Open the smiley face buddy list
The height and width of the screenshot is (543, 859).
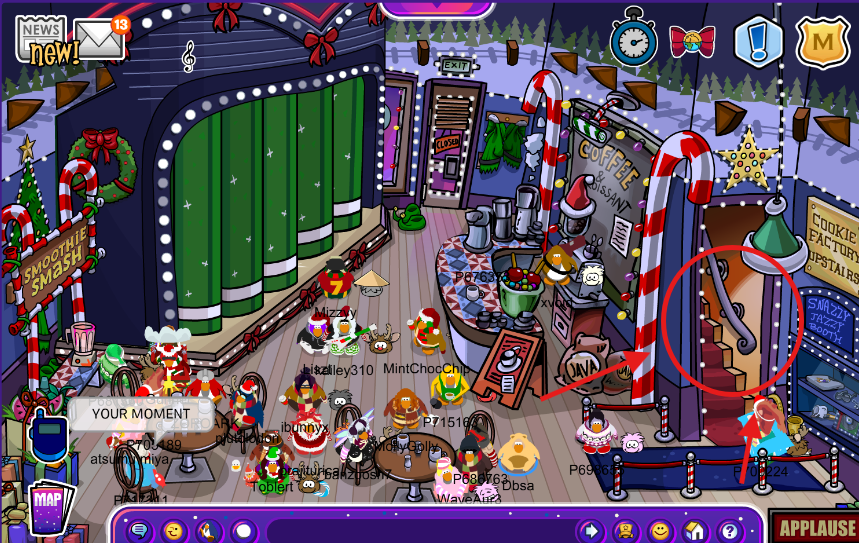660,530
